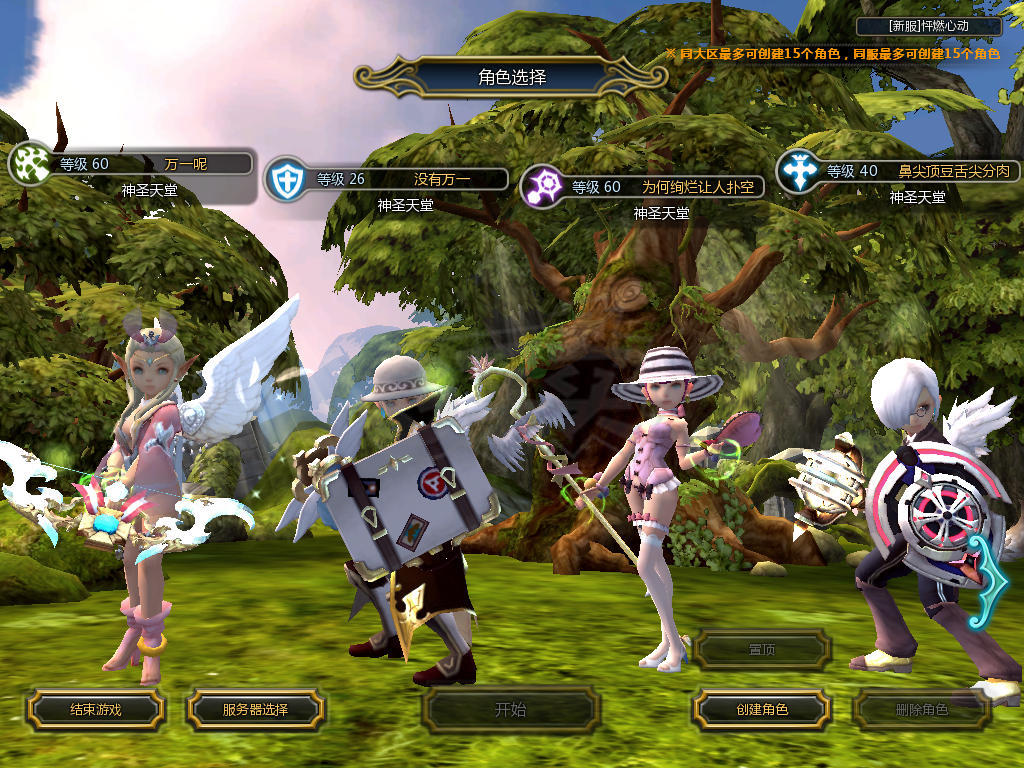Click the 结束游戏 button to exit
This screenshot has height=768, width=1024.
(95, 710)
